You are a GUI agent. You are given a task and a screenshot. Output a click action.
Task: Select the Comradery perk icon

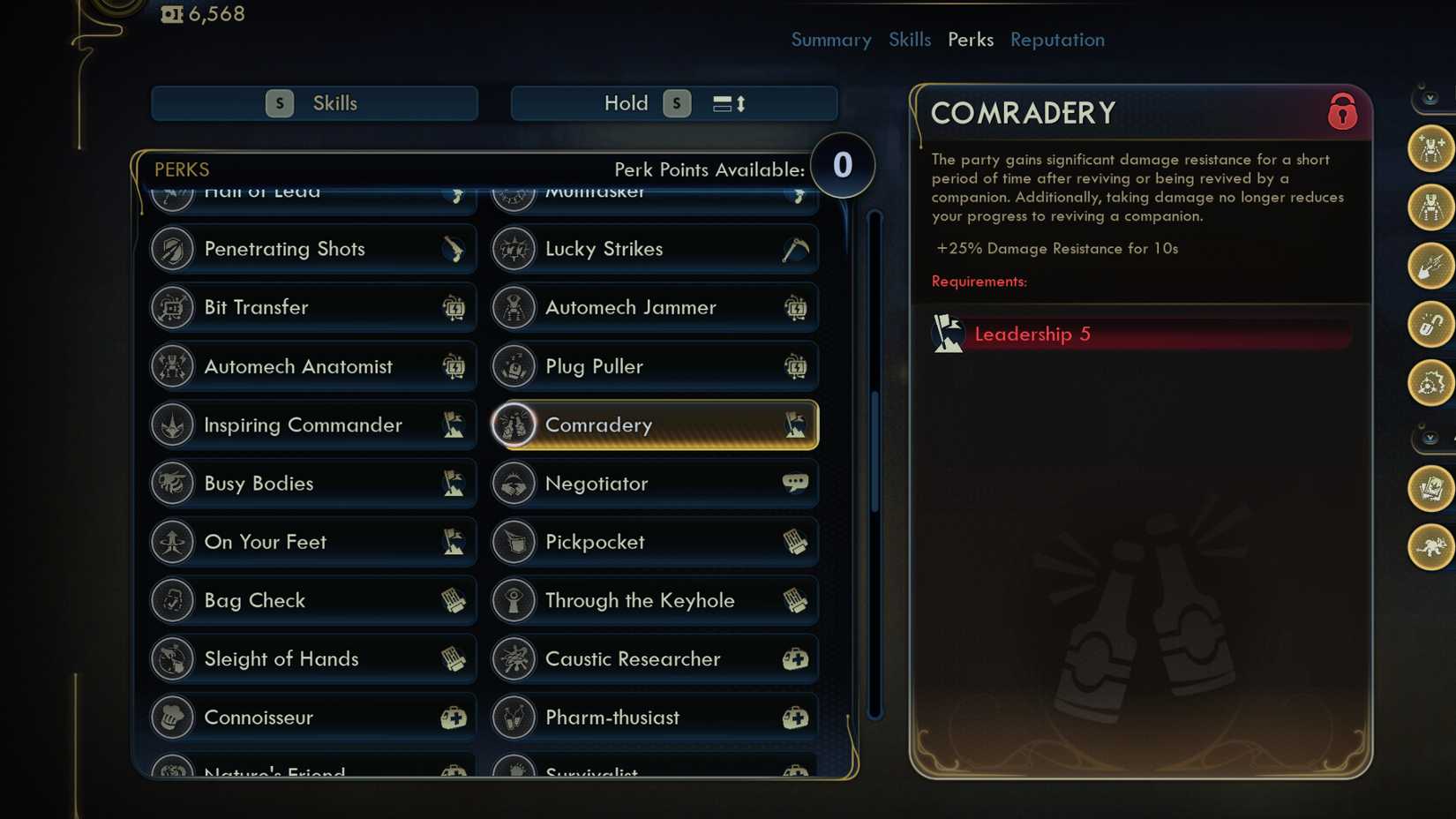point(514,425)
